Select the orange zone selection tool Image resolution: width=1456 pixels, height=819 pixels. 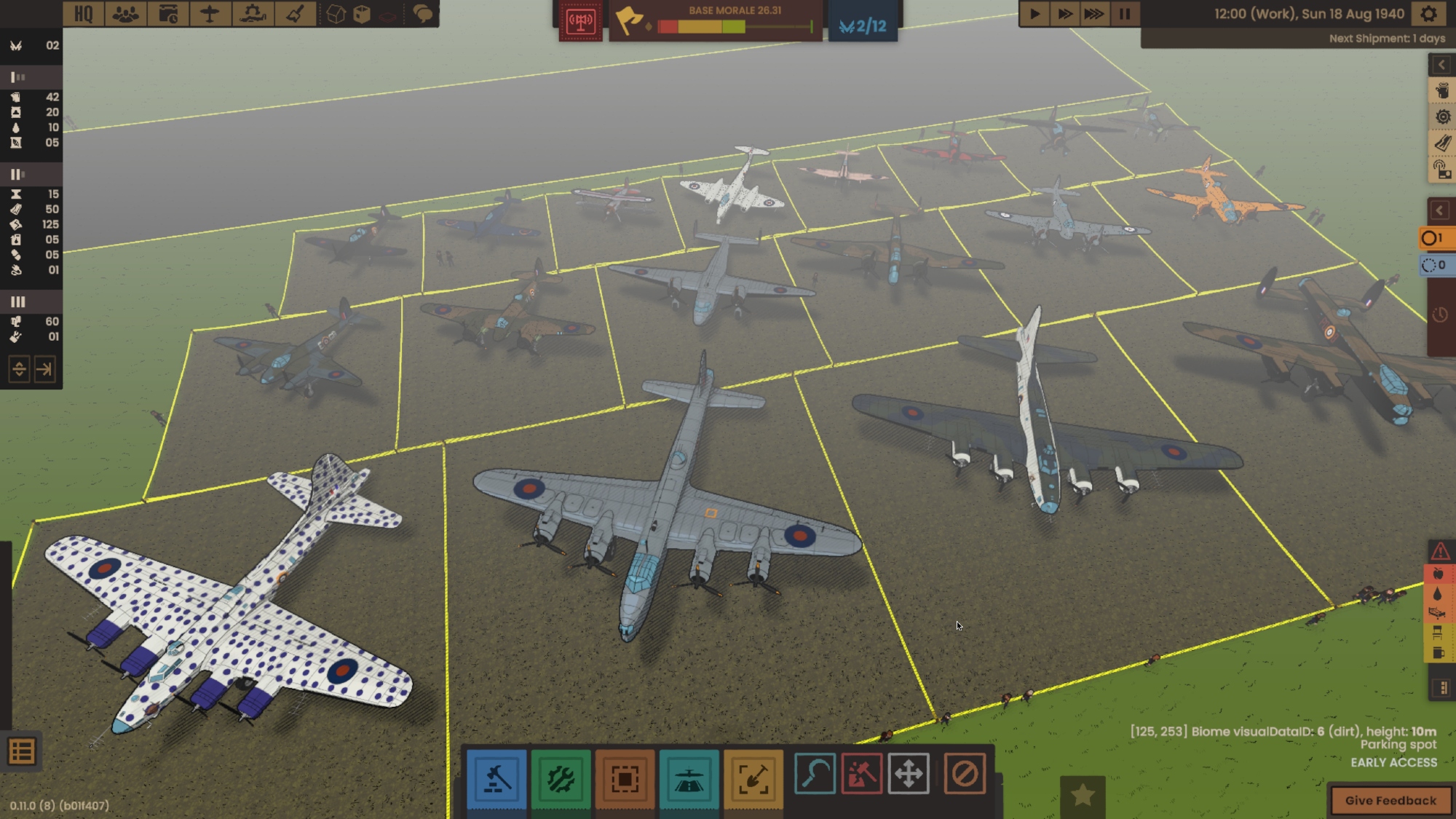click(x=625, y=778)
